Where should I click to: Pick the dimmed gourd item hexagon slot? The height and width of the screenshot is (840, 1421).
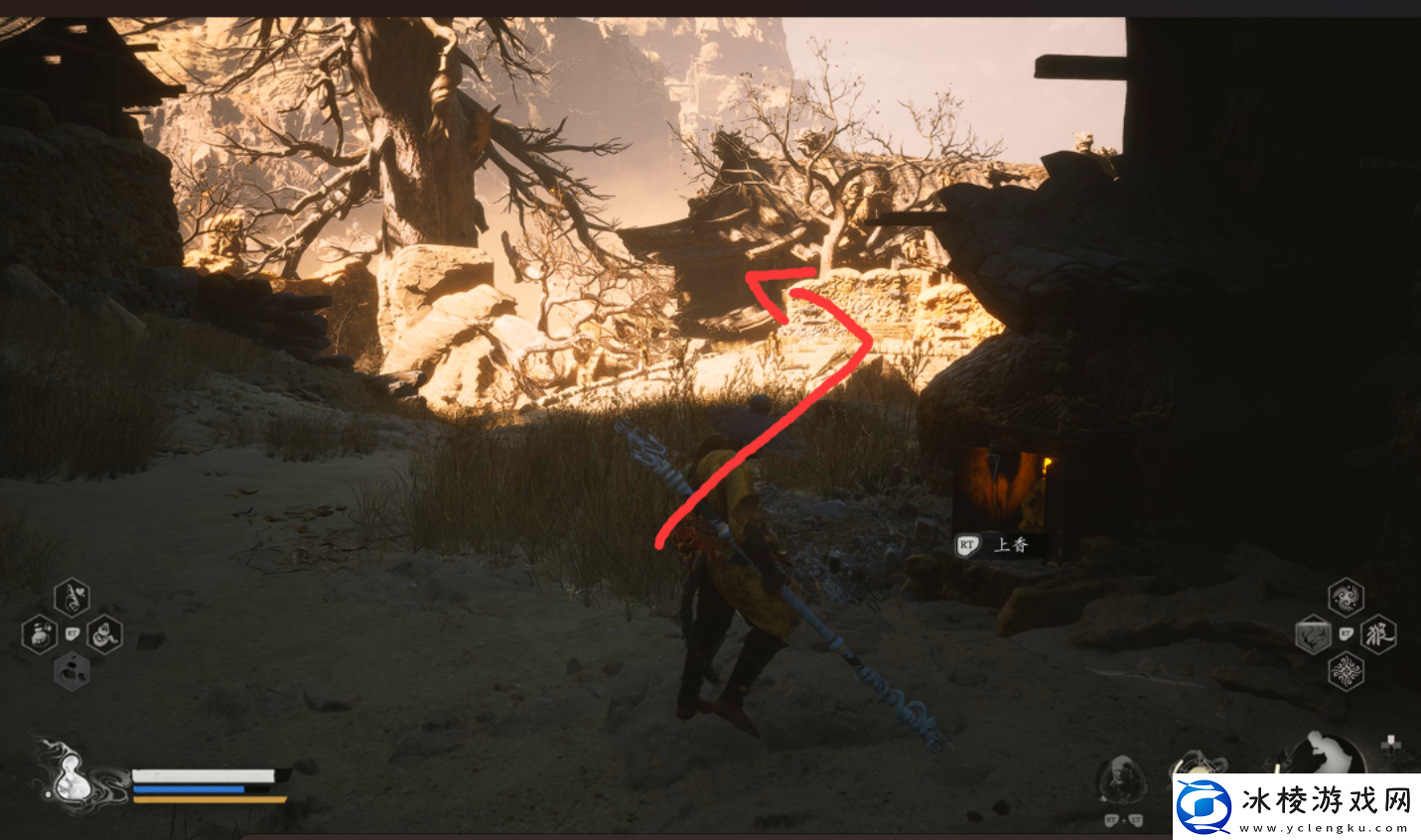pyautogui.click(x=71, y=671)
